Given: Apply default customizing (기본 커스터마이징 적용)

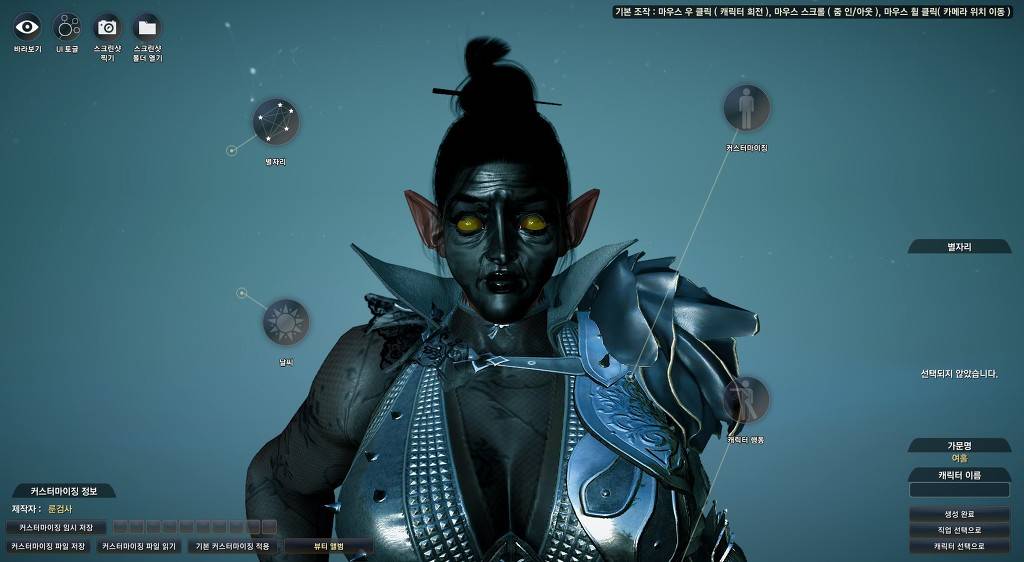Looking at the screenshot, I should pos(233,547).
